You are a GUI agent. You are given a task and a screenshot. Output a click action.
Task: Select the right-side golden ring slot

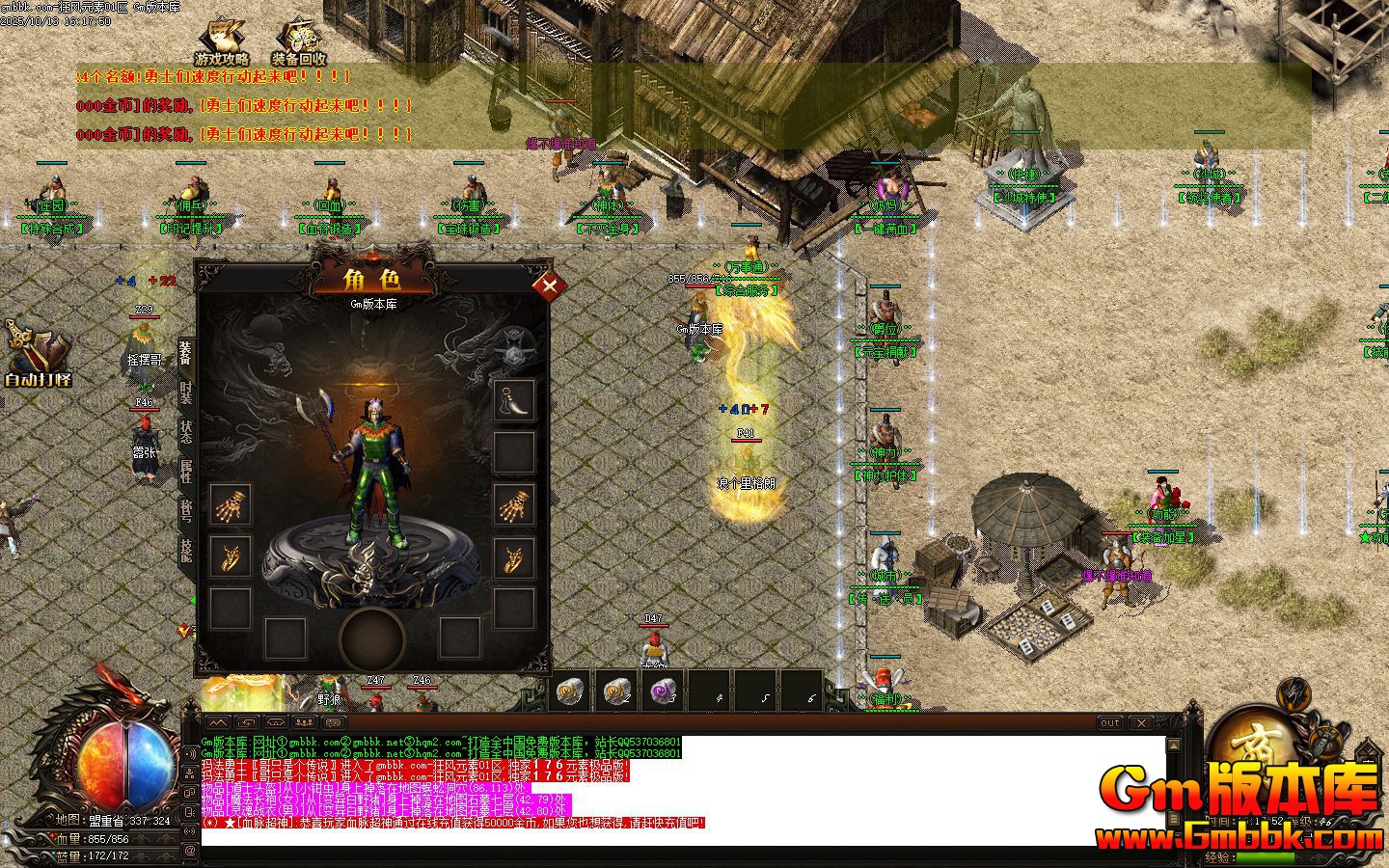tap(514, 556)
